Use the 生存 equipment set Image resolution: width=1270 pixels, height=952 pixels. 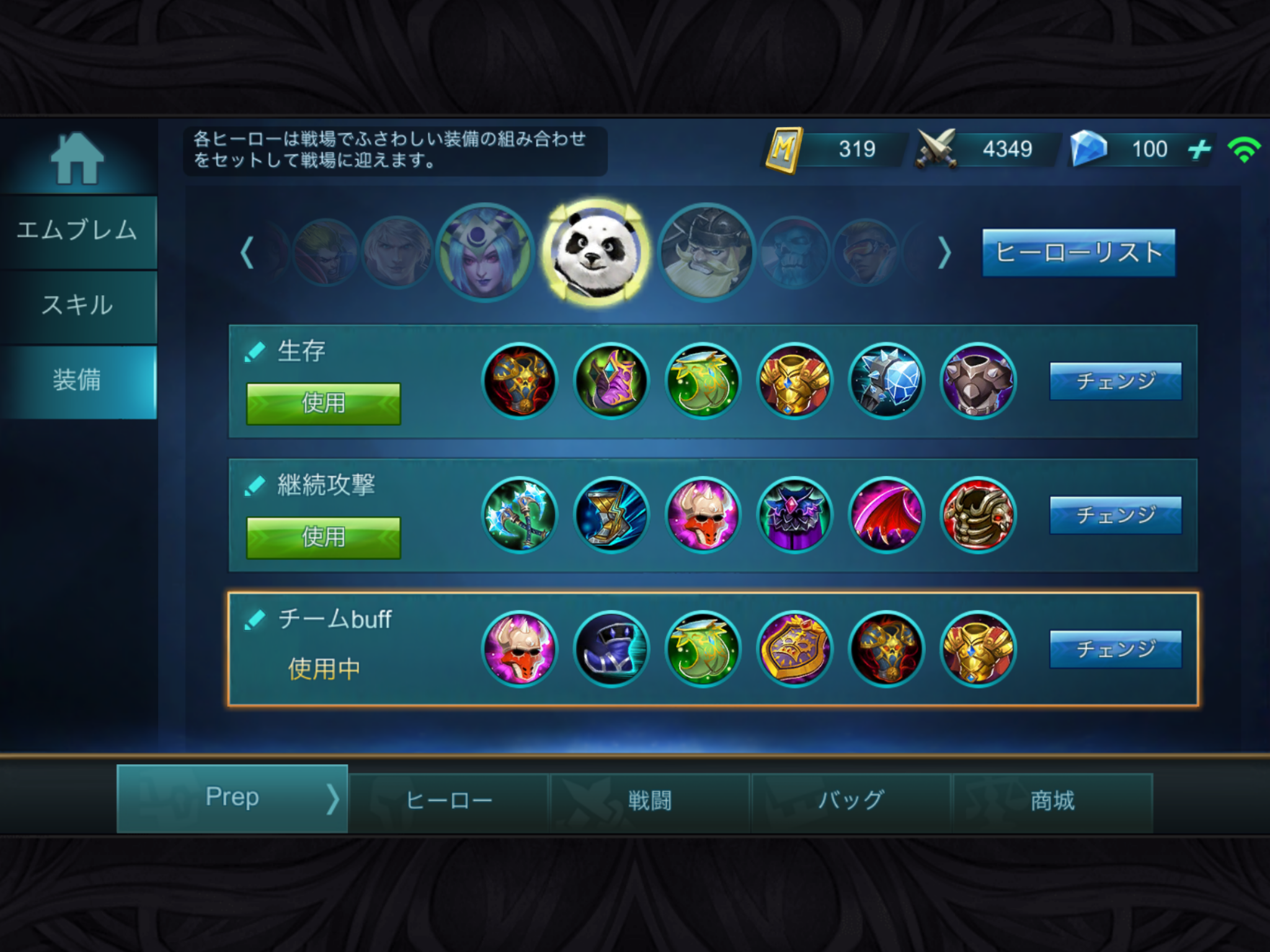coord(323,403)
